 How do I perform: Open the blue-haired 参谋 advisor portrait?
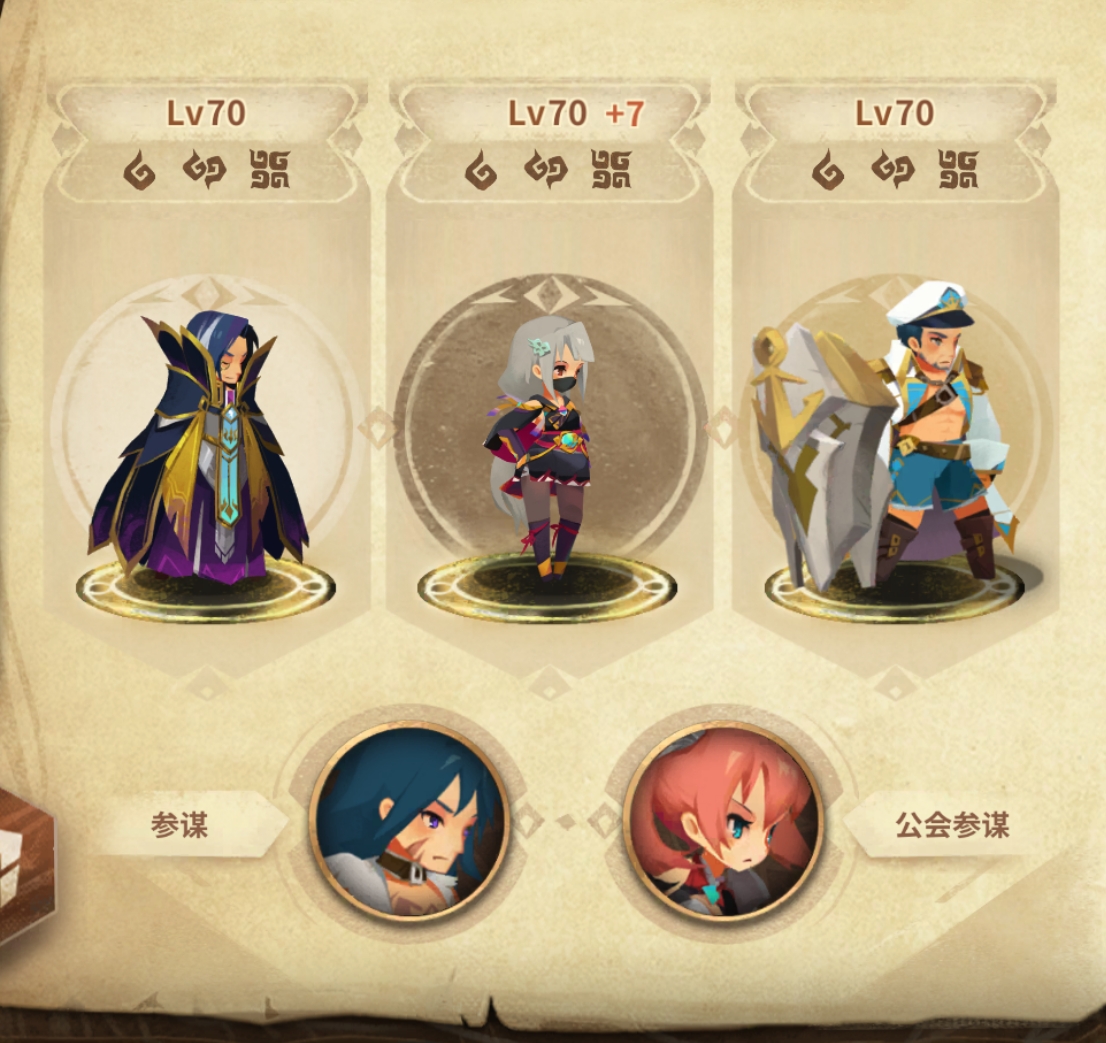pos(410,819)
